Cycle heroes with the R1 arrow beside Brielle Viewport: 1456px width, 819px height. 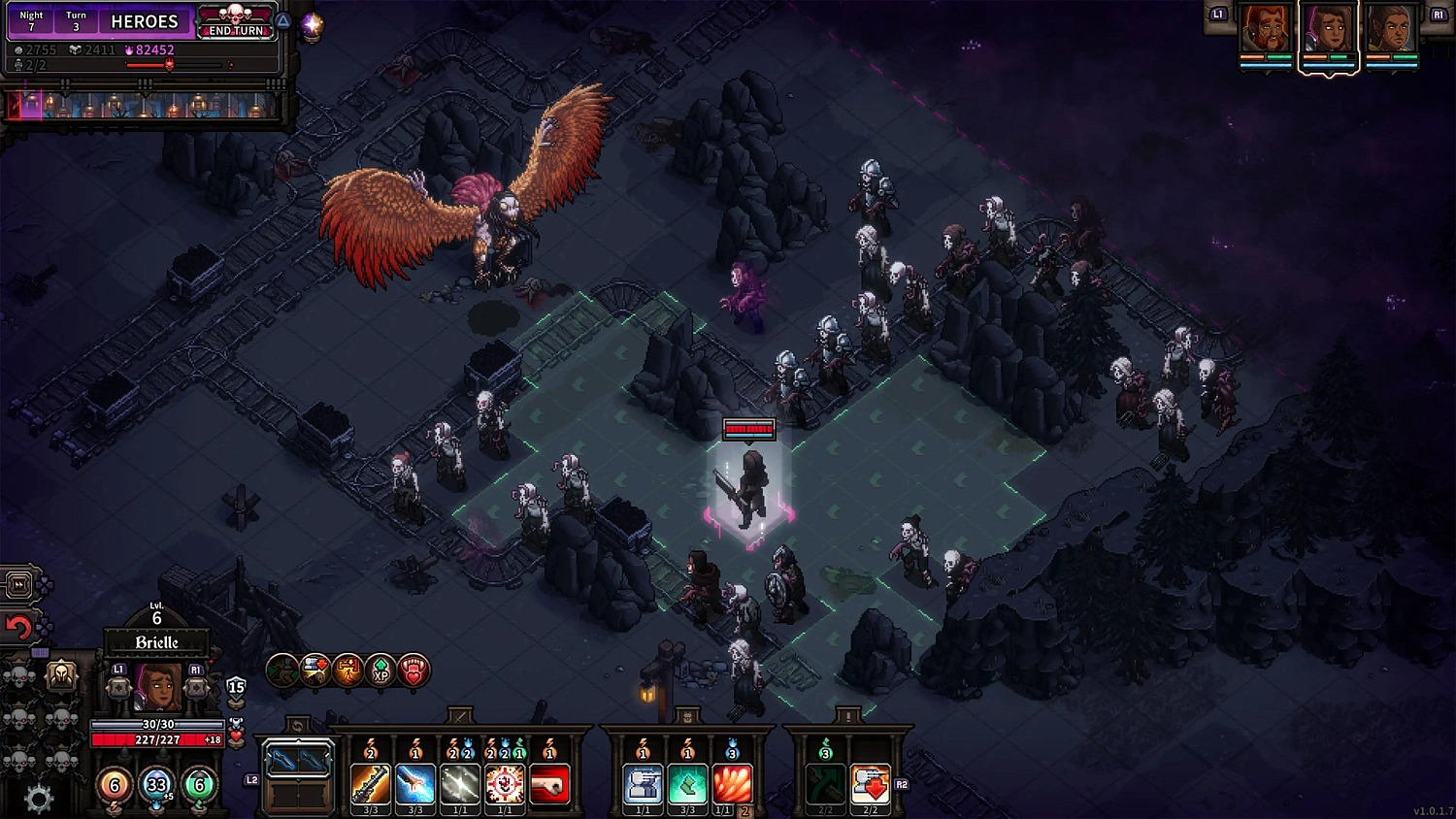coord(196,687)
